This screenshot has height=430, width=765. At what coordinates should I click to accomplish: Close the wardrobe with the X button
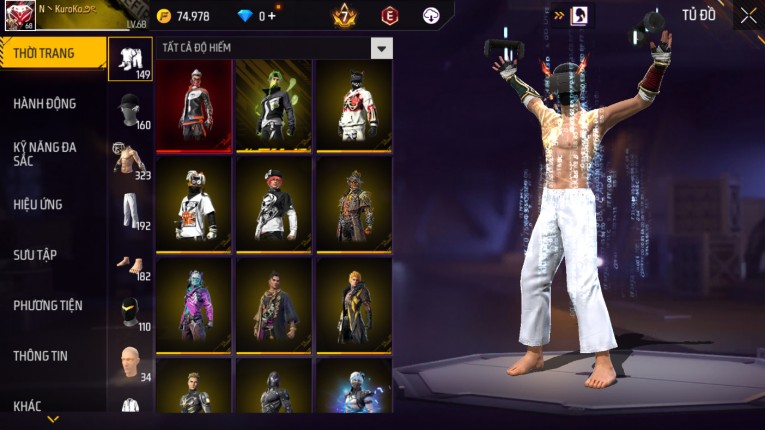pos(748,16)
